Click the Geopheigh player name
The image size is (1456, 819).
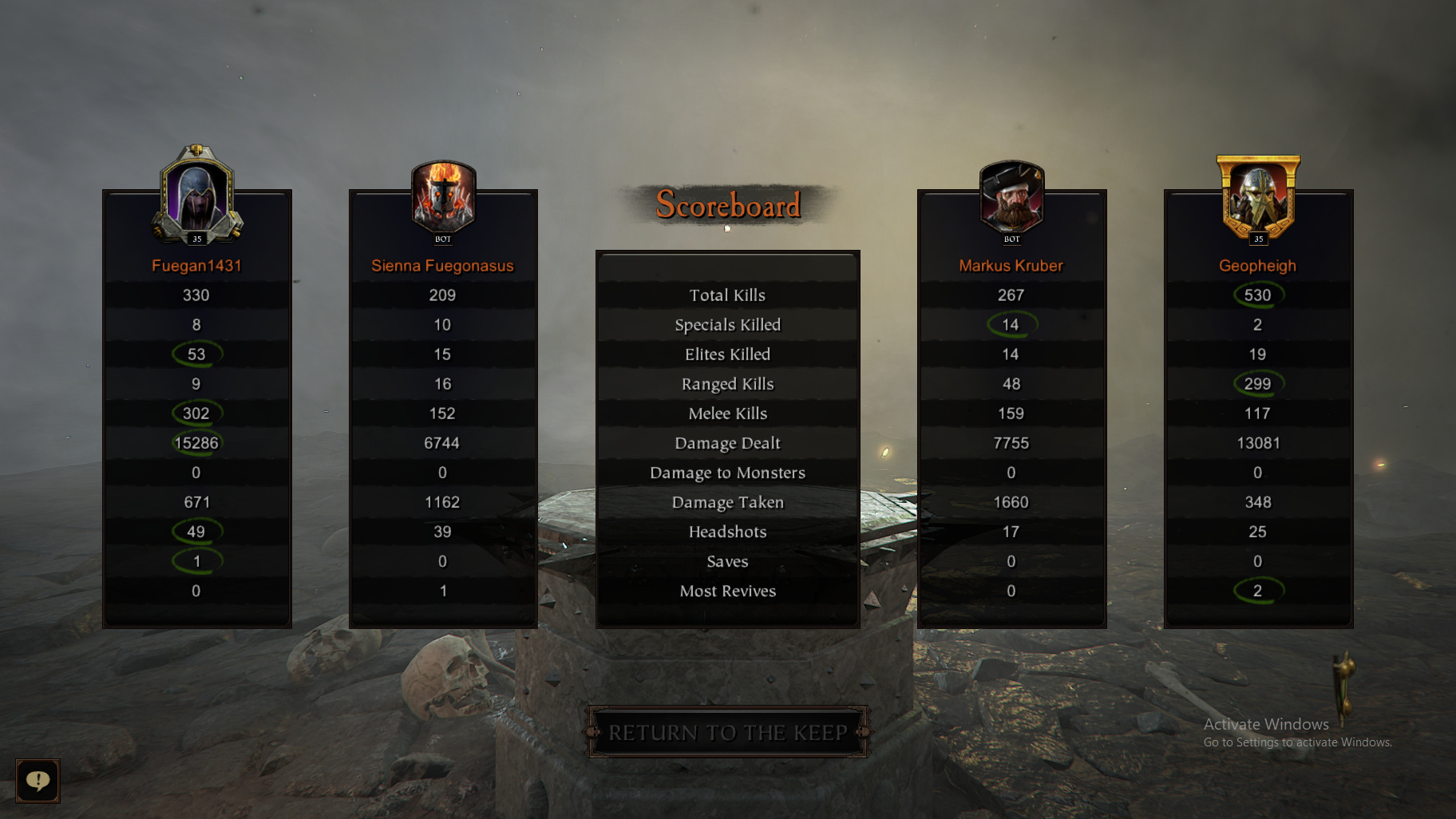coord(1257,266)
